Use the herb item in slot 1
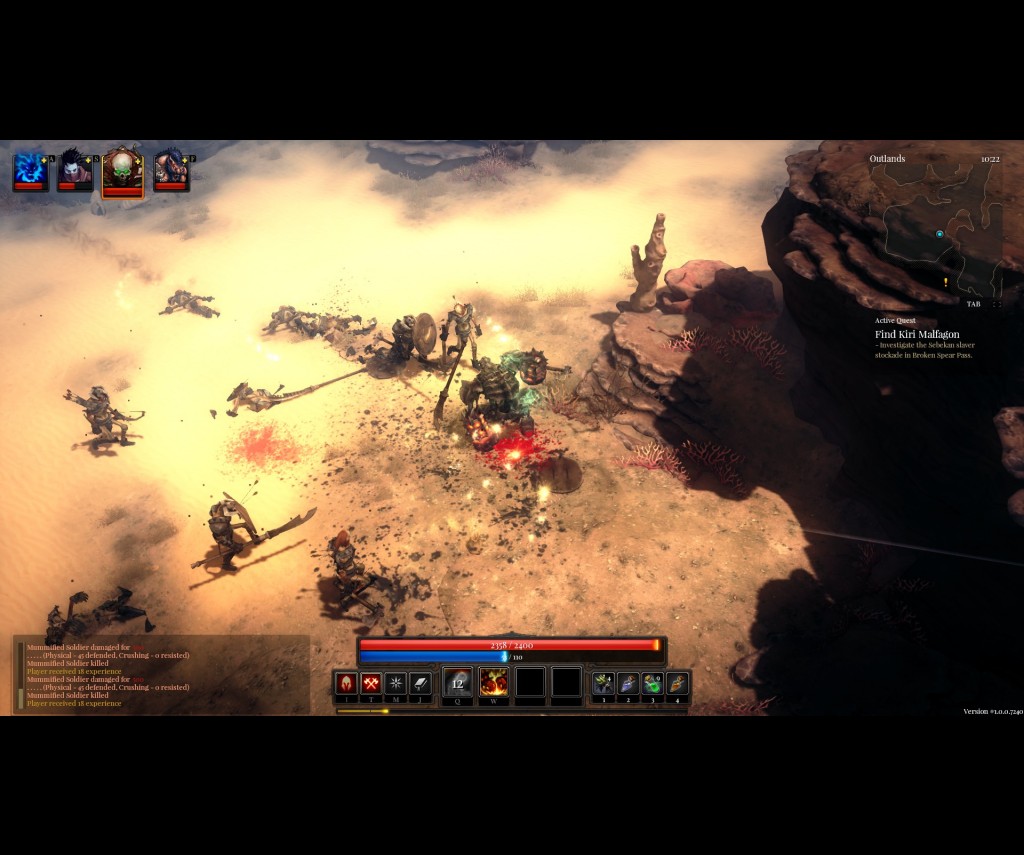This screenshot has height=855, width=1024. click(x=603, y=683)
